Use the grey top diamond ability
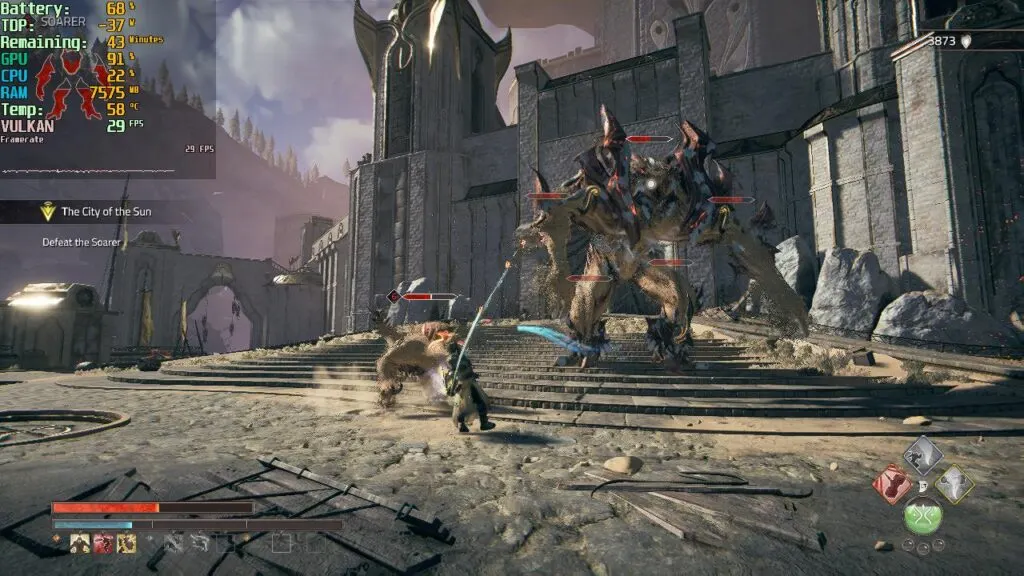The width and height of the screenshot is (1024, 576). 923,454
